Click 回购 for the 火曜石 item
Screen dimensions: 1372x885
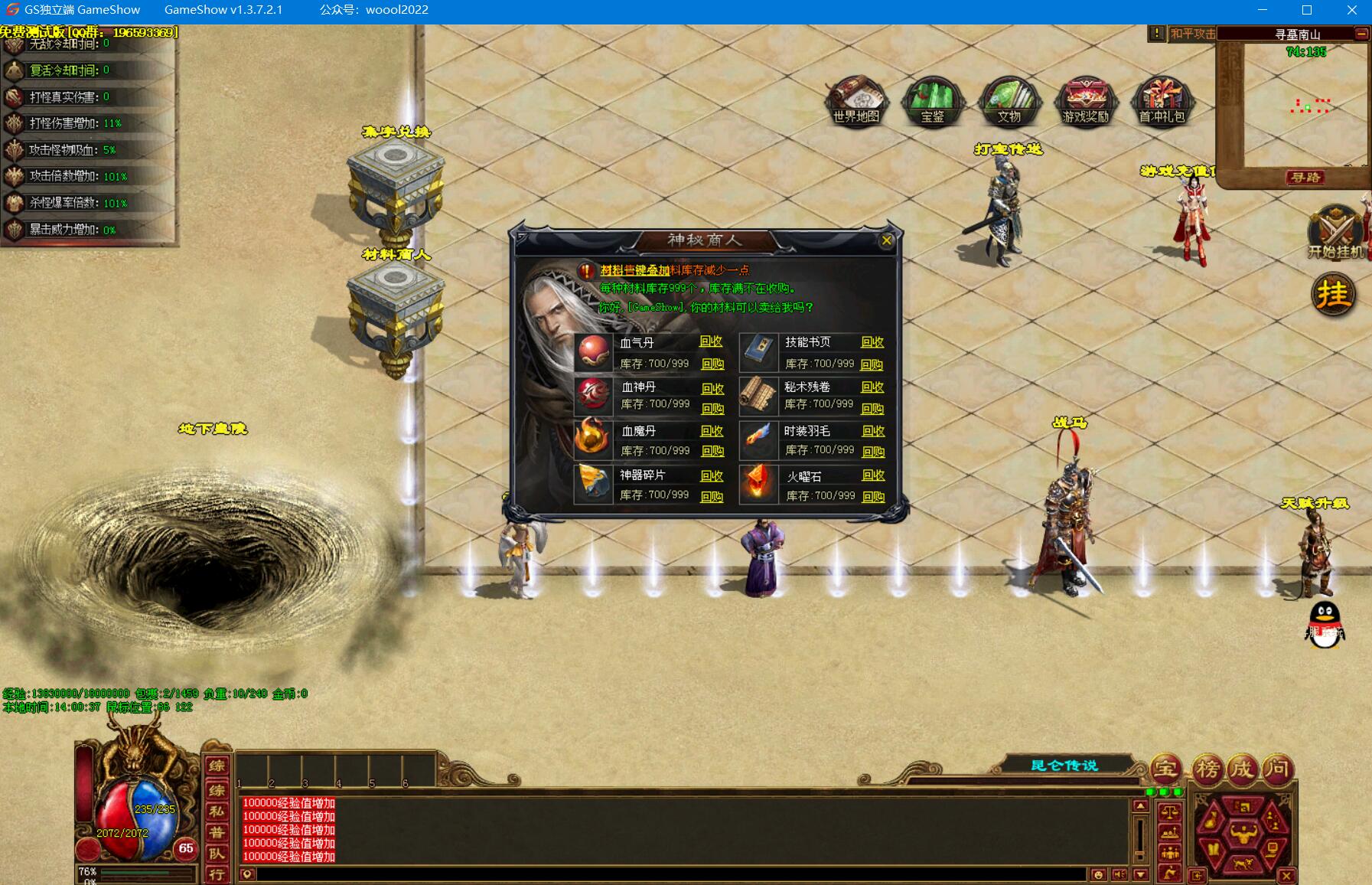[873, 497]
